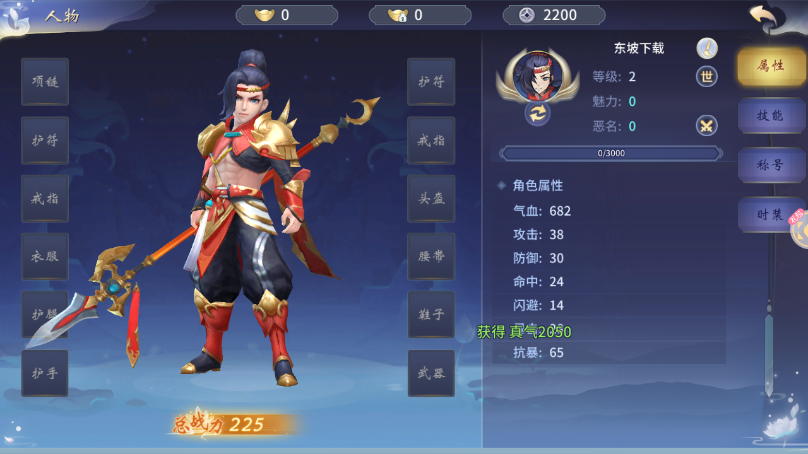Show the 时装 fashion tab

coord(769,214)
